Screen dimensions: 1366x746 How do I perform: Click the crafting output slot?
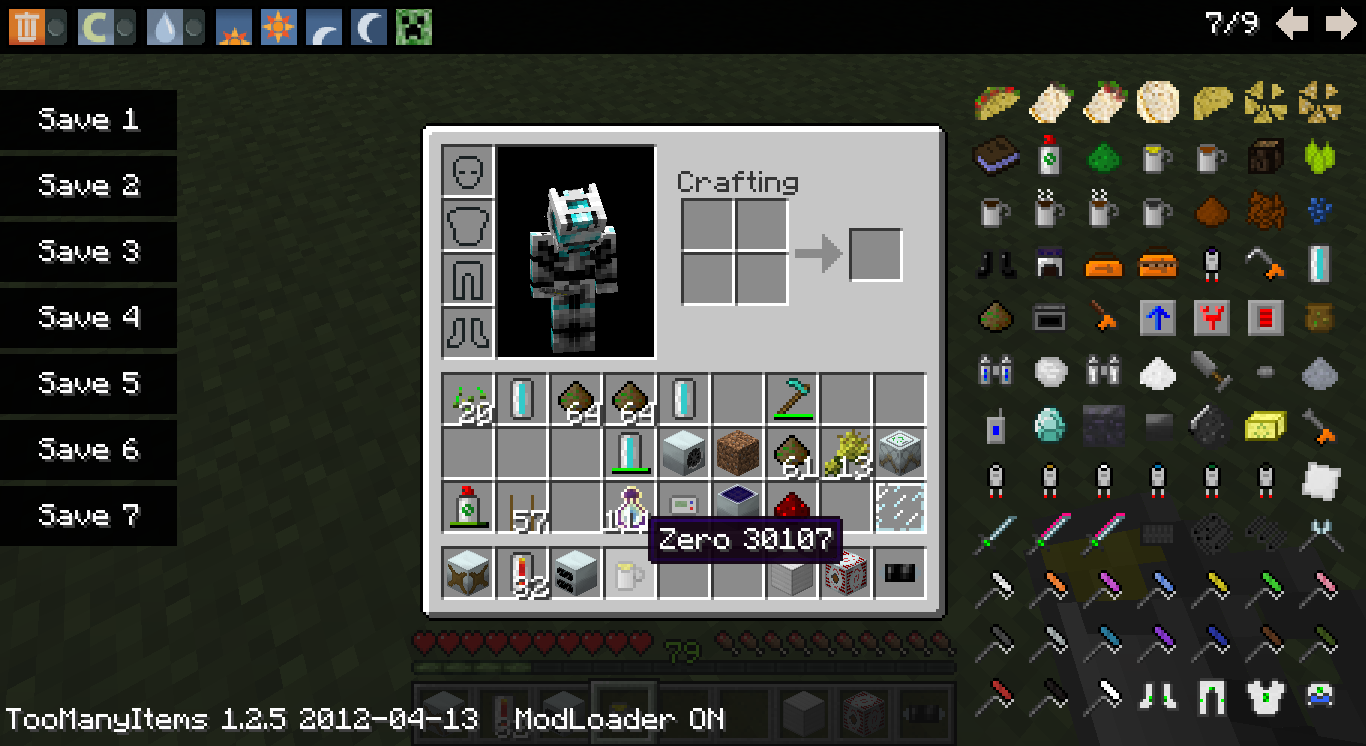tap(875, 255)
